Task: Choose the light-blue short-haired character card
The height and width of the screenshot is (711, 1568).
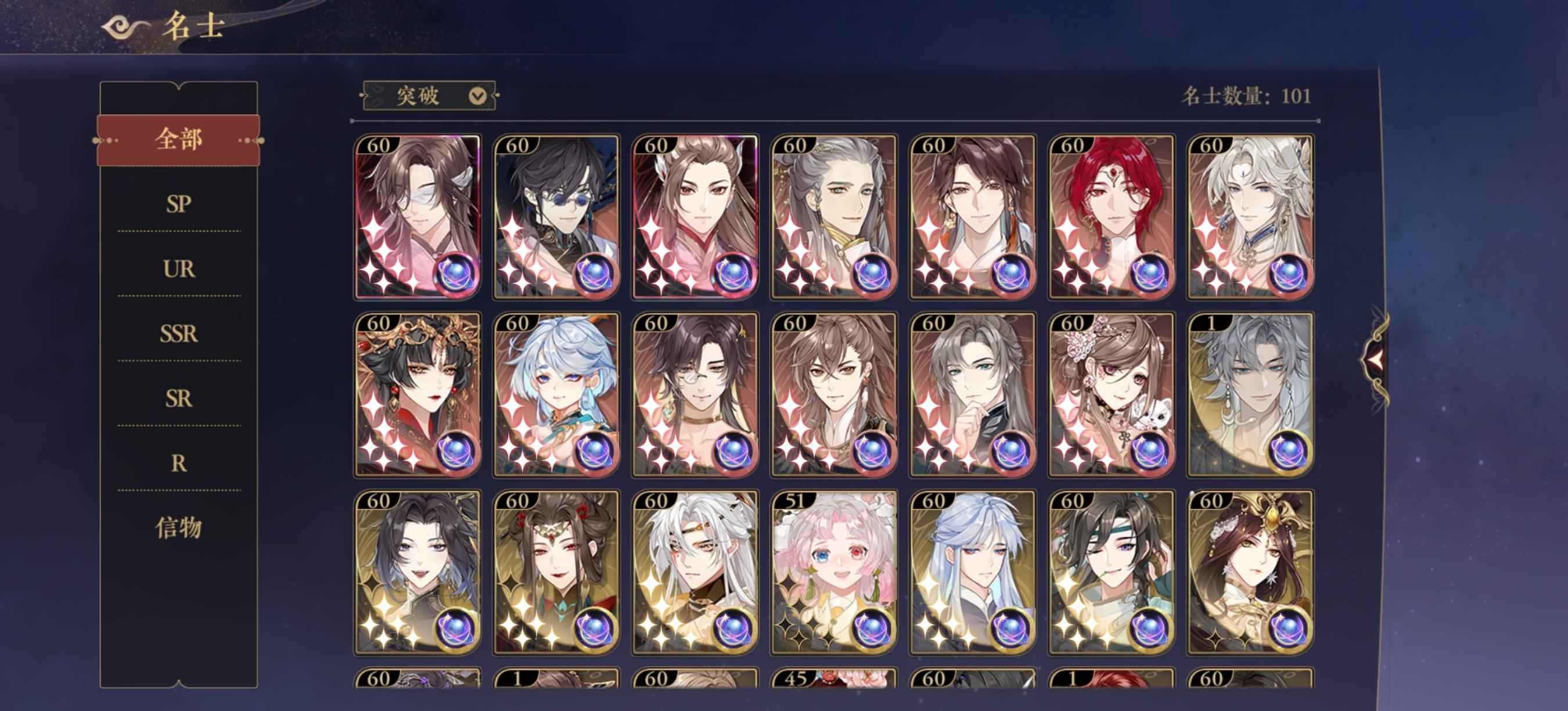Action: 556,394
